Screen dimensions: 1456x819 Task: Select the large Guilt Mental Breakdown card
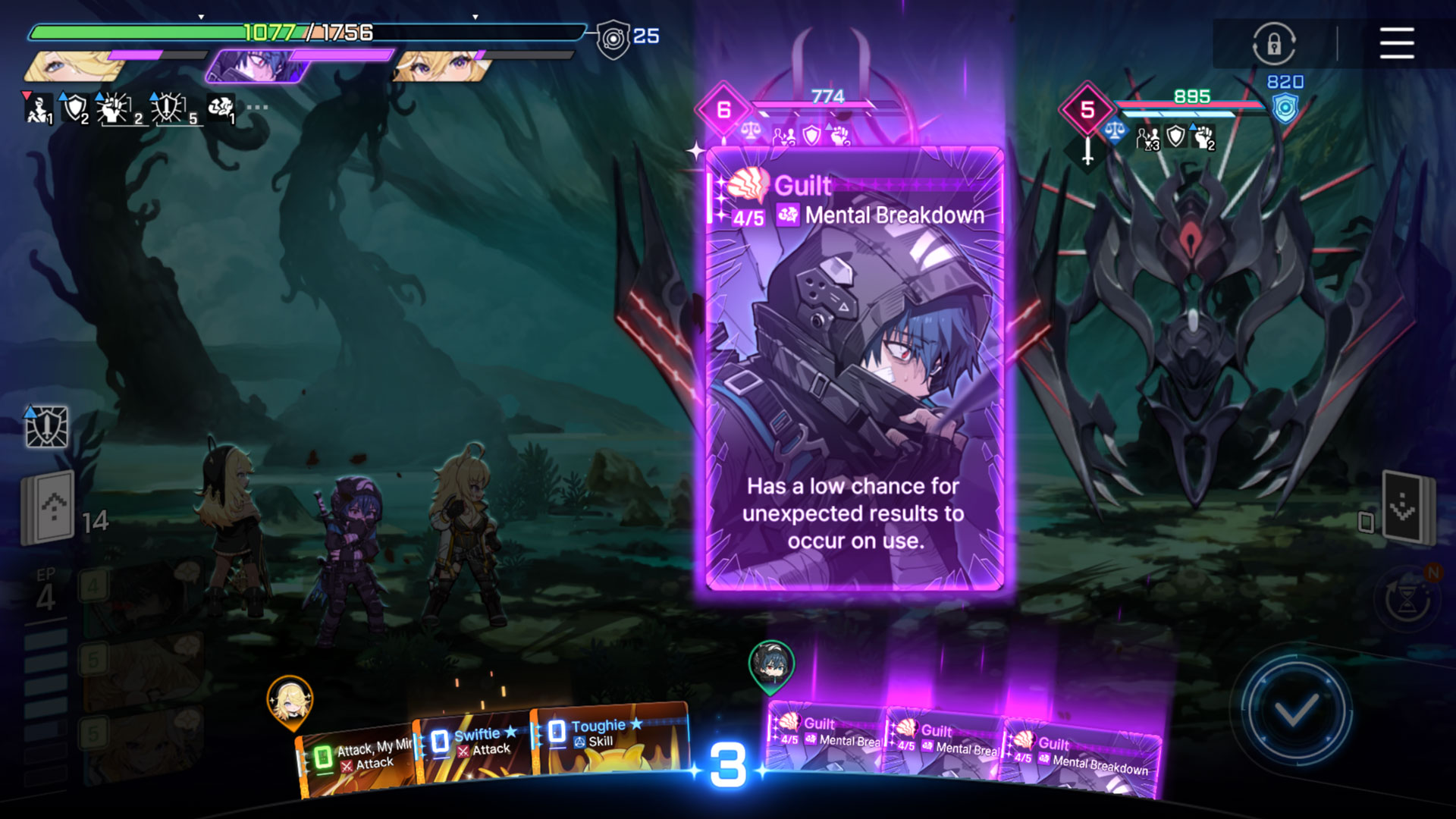855,368
